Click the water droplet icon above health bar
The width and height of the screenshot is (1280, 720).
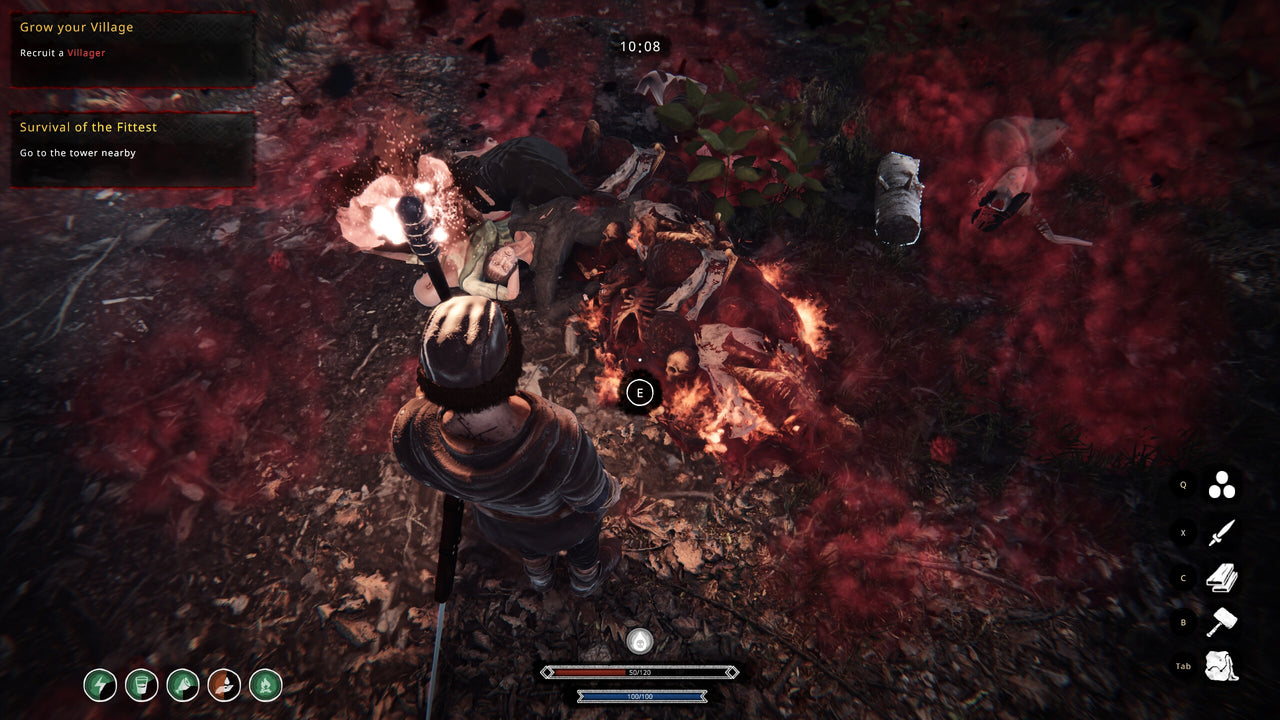tap(639, 641)
